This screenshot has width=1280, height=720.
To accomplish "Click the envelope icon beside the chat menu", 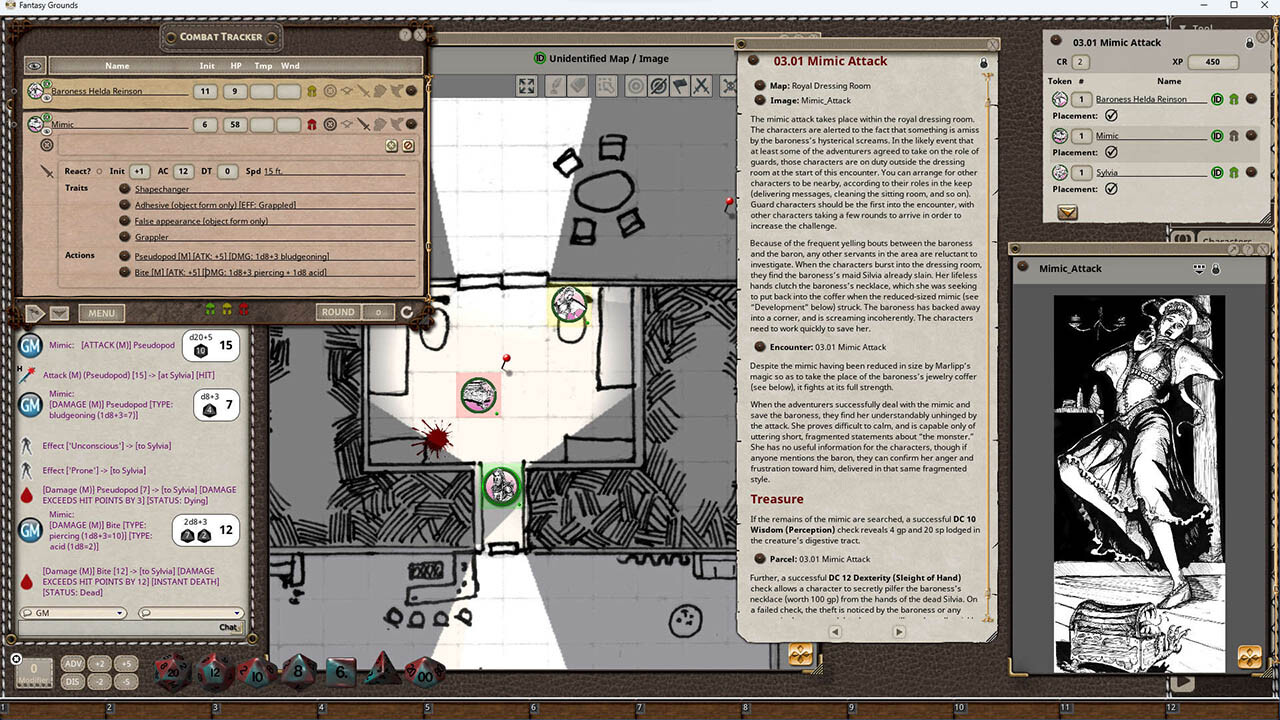I will (x=59, y=313).
